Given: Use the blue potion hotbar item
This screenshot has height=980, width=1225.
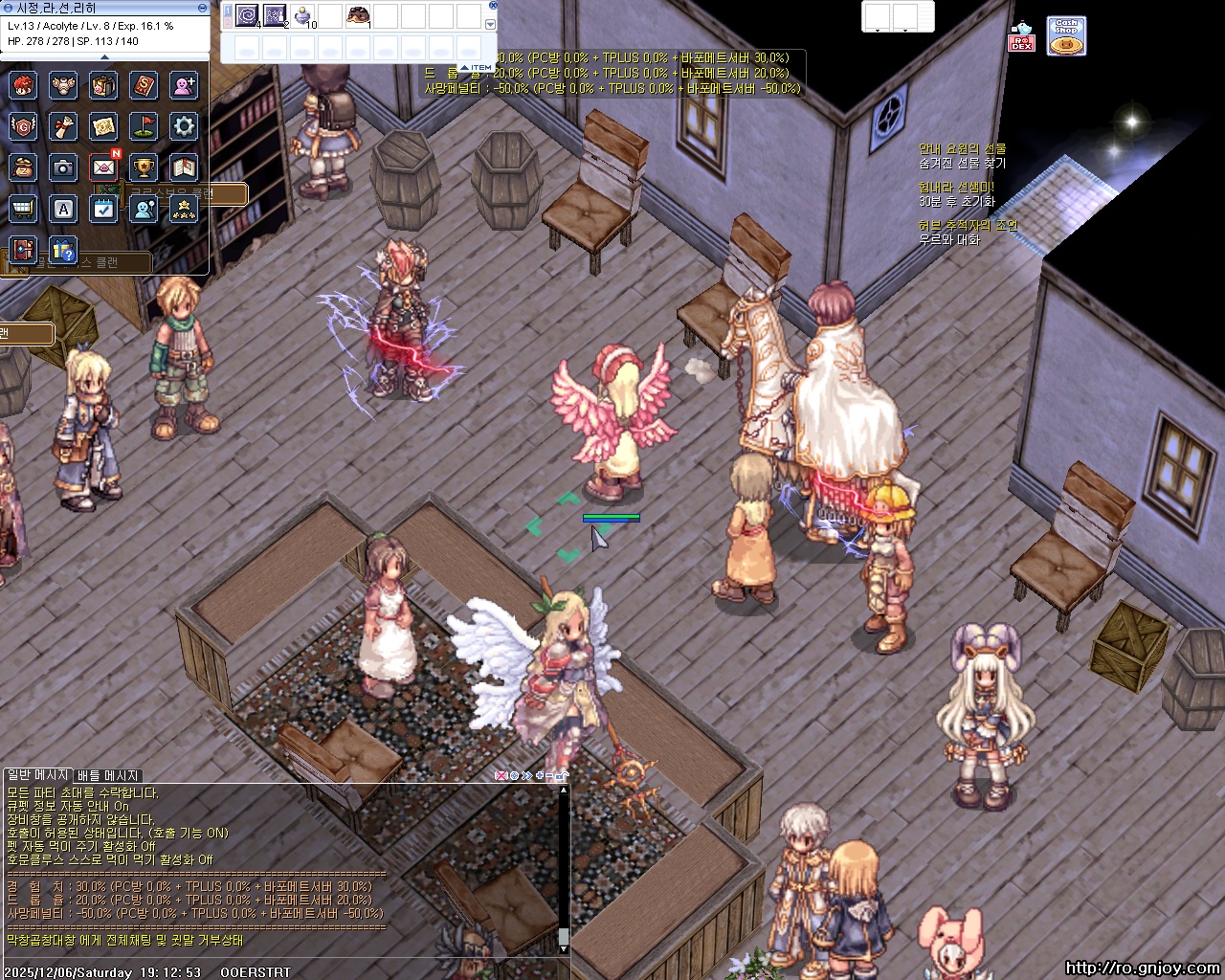Looking at the screenshot, I should click(x=302, y=15).
